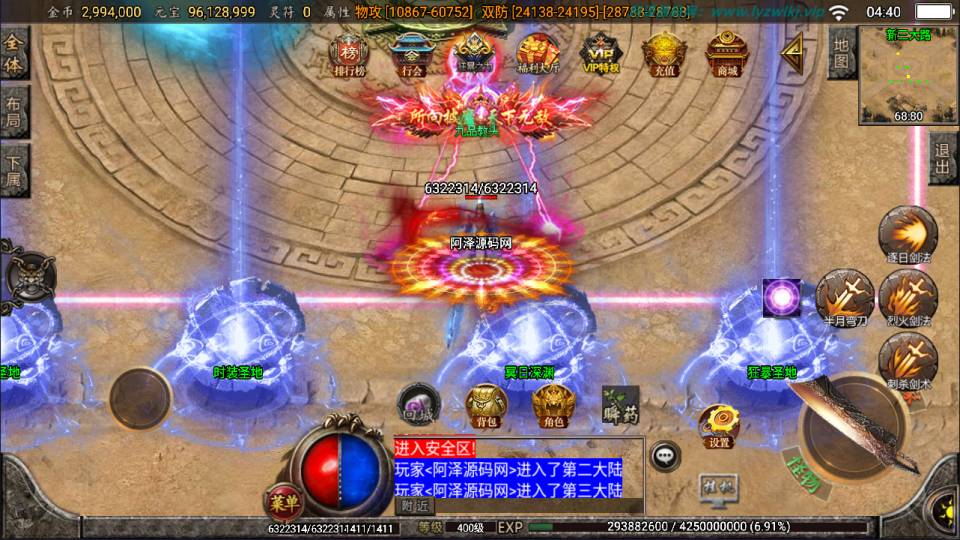The width and height of the screenshot is (960, 540).
Task: Open the 角色 character sheet
Action: click(x=552, y=404)
